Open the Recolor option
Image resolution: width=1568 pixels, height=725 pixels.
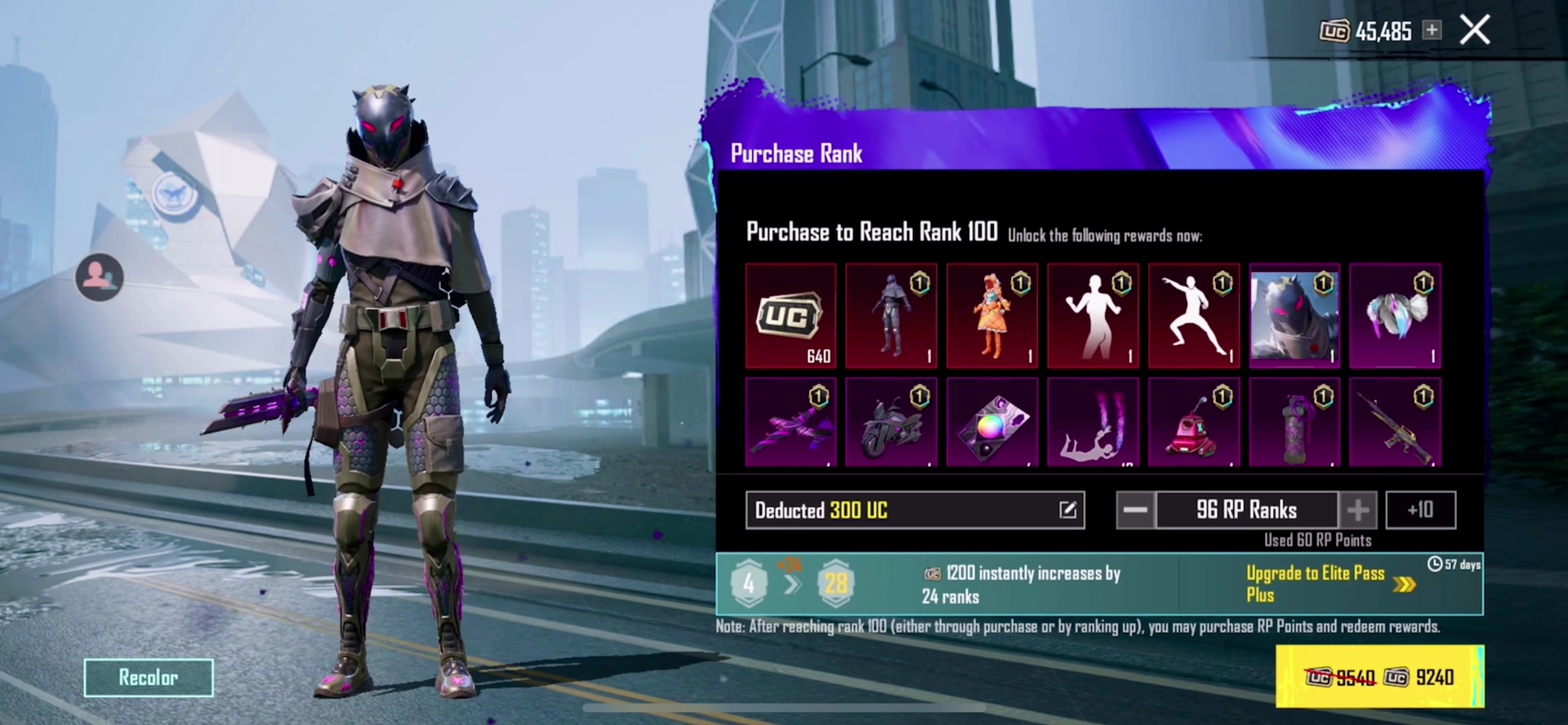click(x=149, y=678)
